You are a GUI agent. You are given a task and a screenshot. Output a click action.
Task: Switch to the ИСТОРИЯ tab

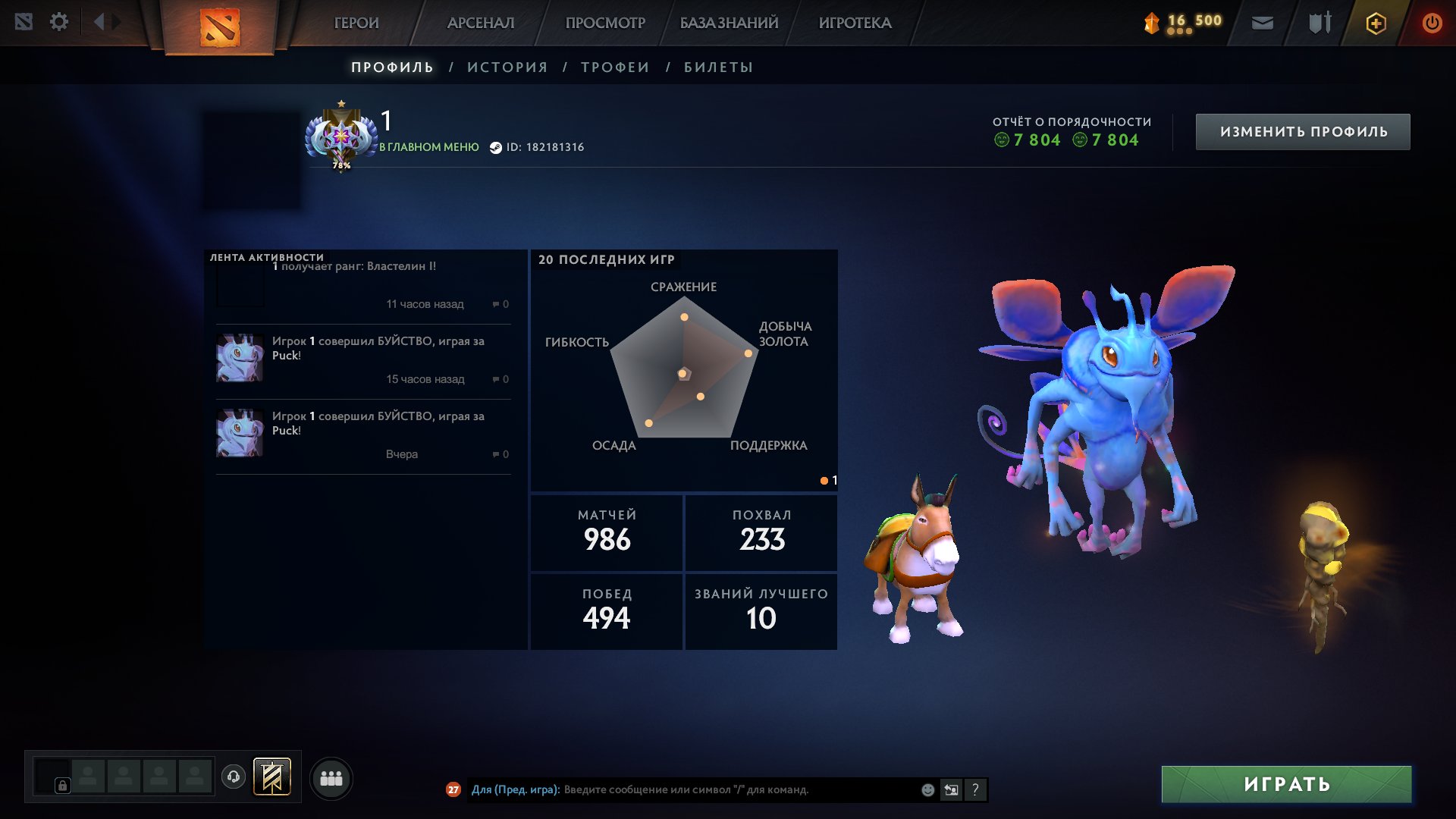click(507, 67)
